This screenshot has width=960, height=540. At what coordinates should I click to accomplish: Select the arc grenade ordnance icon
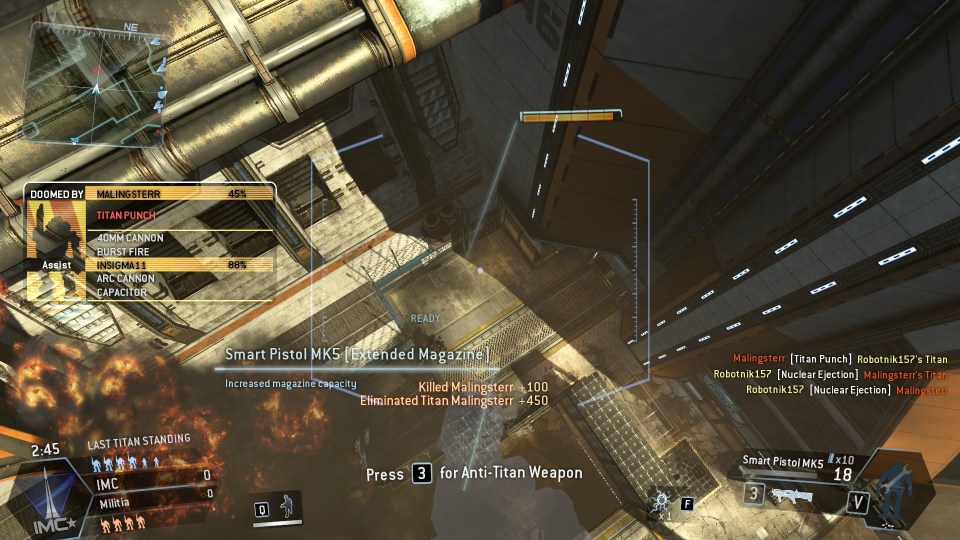pos(661,500)
